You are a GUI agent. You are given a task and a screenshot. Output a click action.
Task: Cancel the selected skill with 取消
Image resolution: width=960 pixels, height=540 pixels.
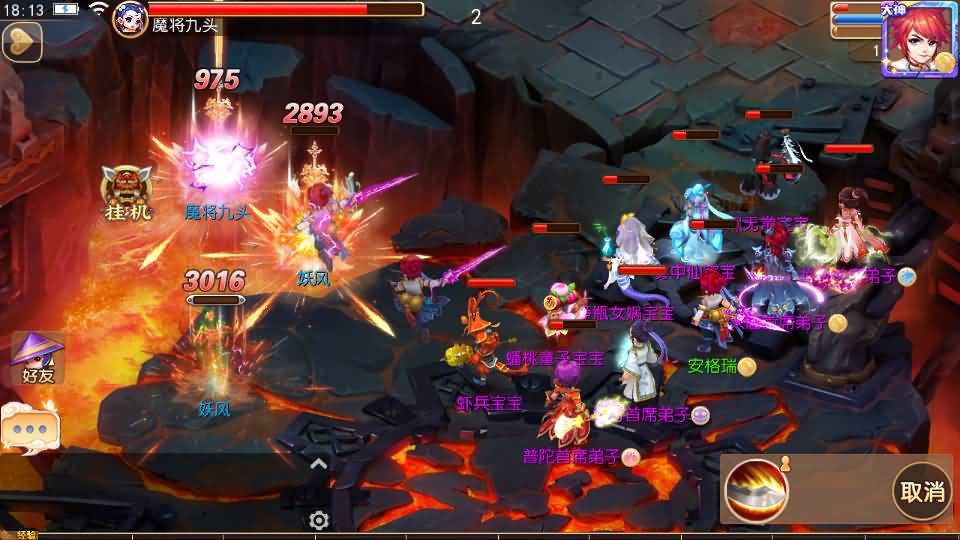922,491
